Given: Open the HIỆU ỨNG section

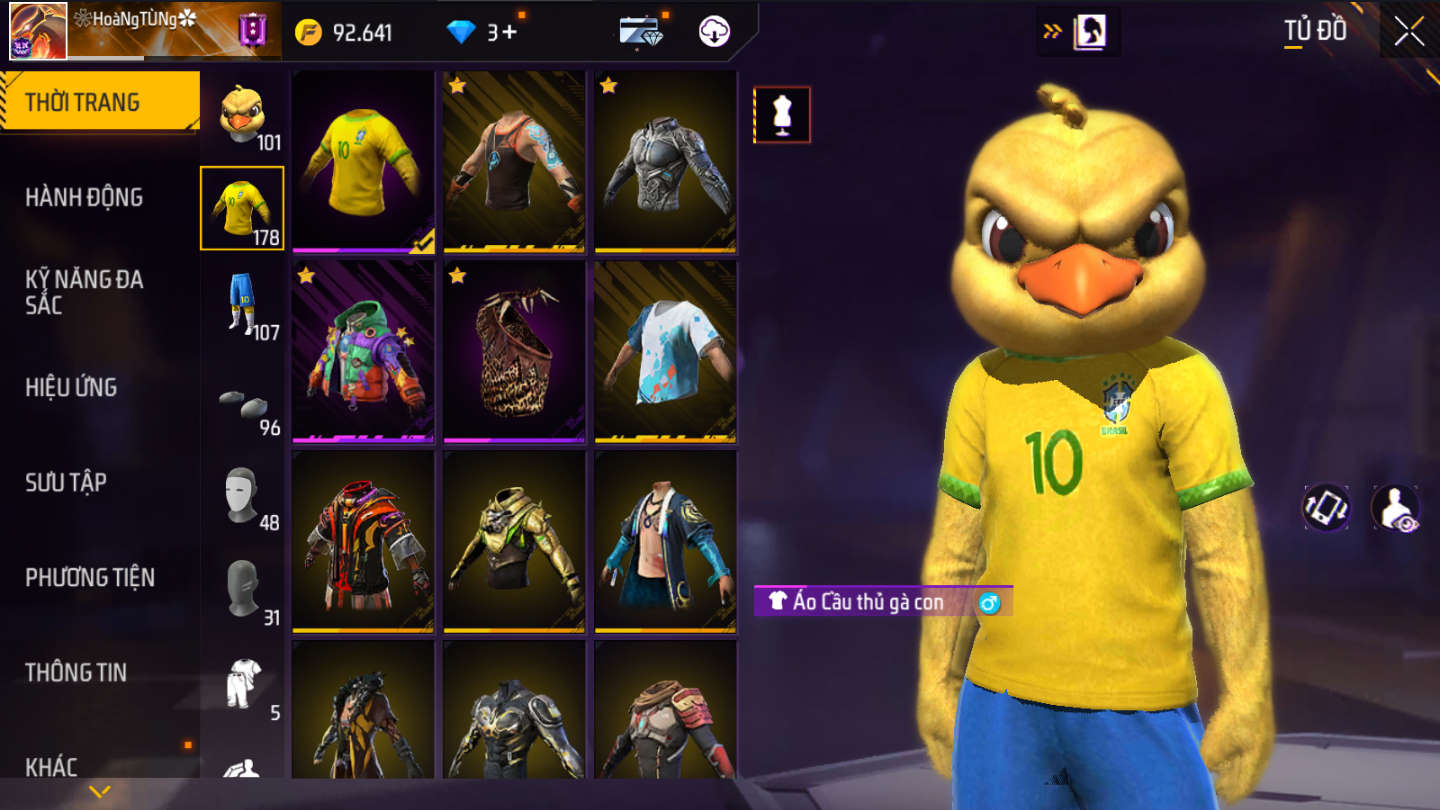Looking at the screenshot, I should pos(71,387).
